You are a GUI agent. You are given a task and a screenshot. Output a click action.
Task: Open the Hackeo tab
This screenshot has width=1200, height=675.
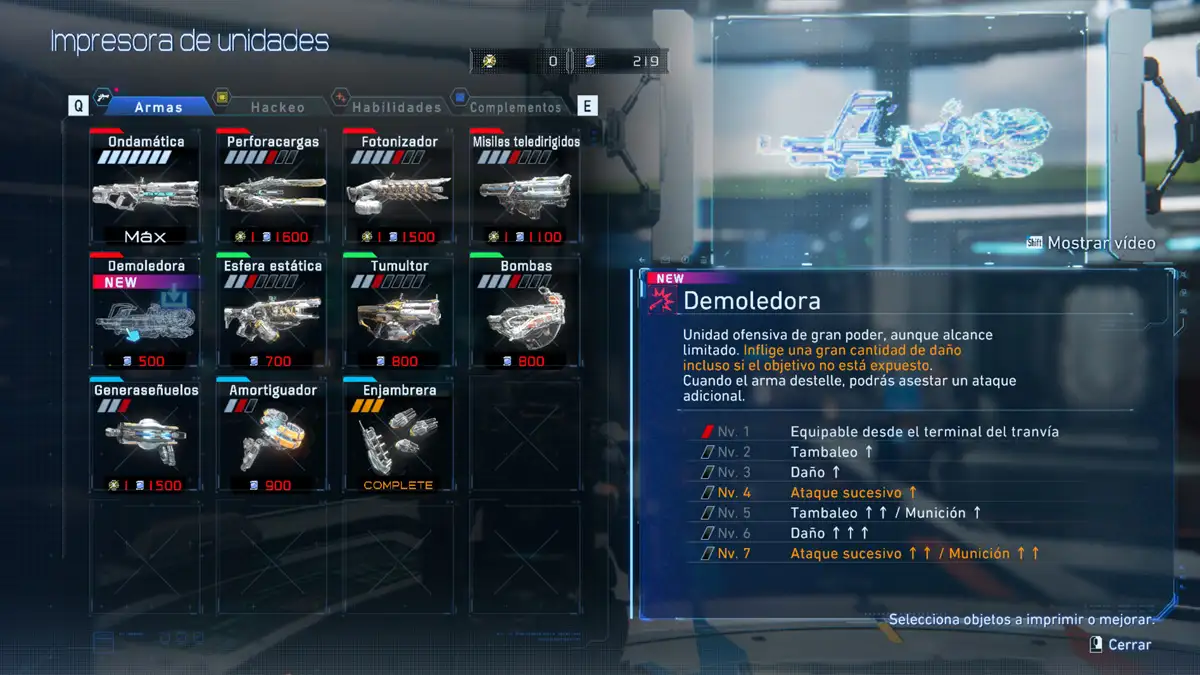[x=277, y=106]
